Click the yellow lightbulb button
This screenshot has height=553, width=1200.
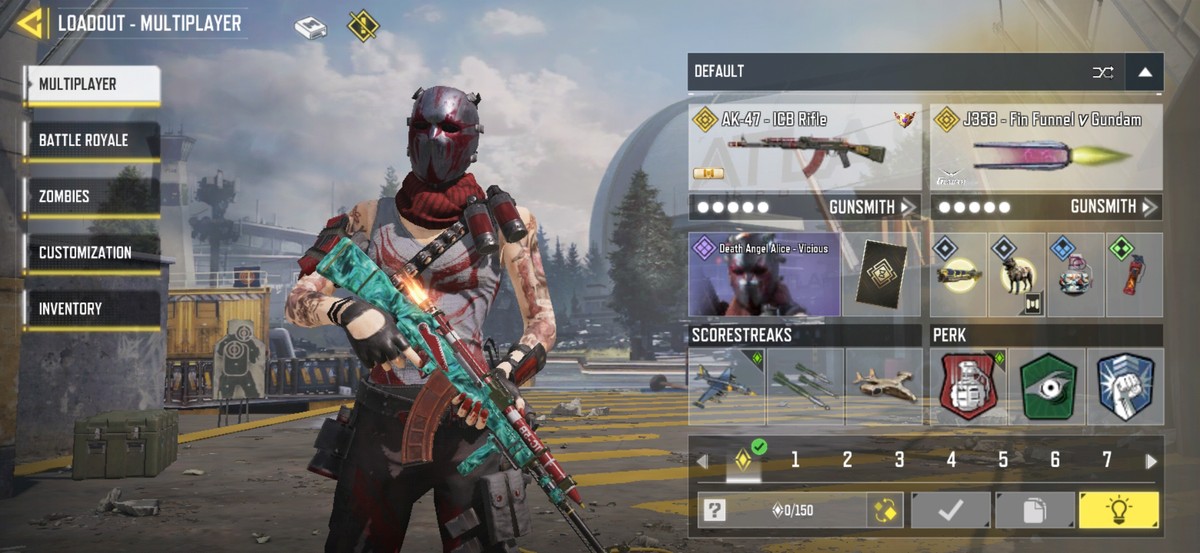[1118, 510]
